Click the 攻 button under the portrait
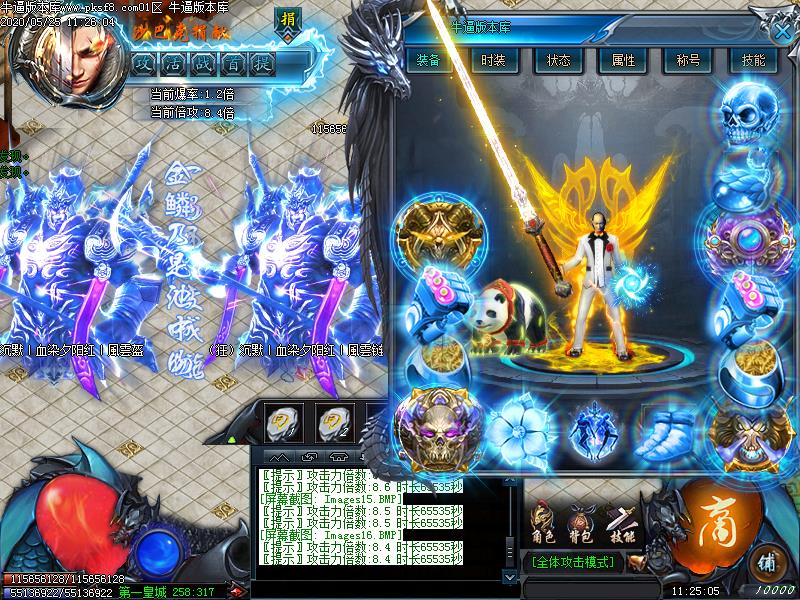 point(146,65)
